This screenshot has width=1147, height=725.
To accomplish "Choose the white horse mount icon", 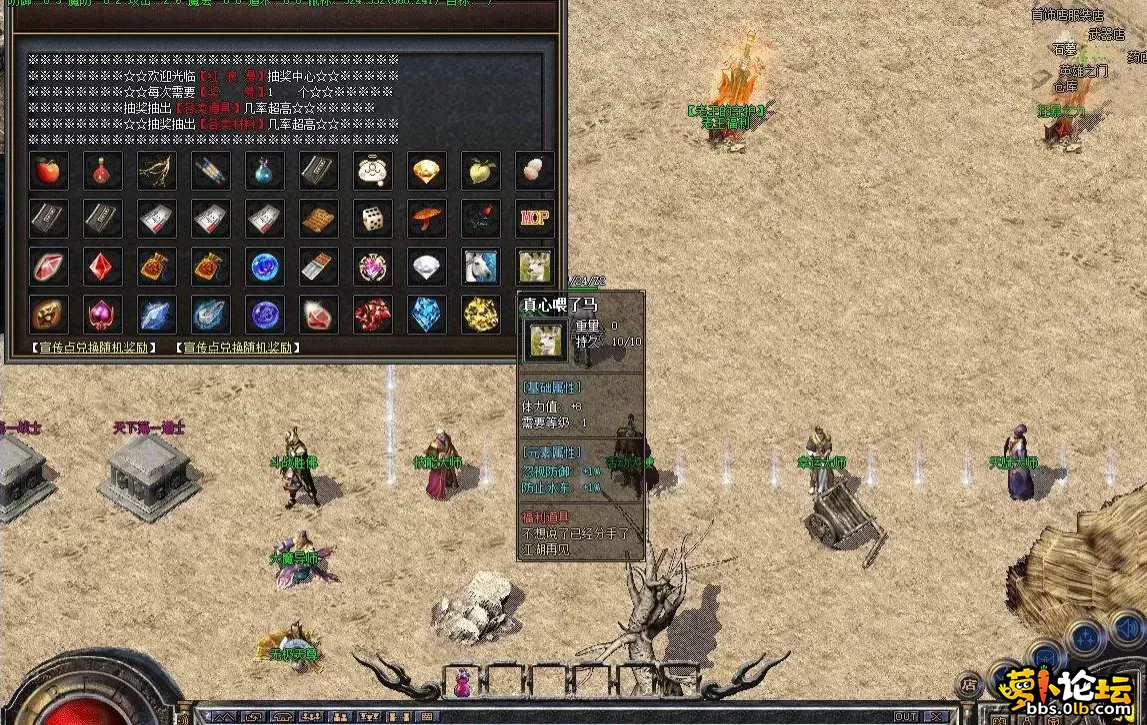I will coord(481,267).
